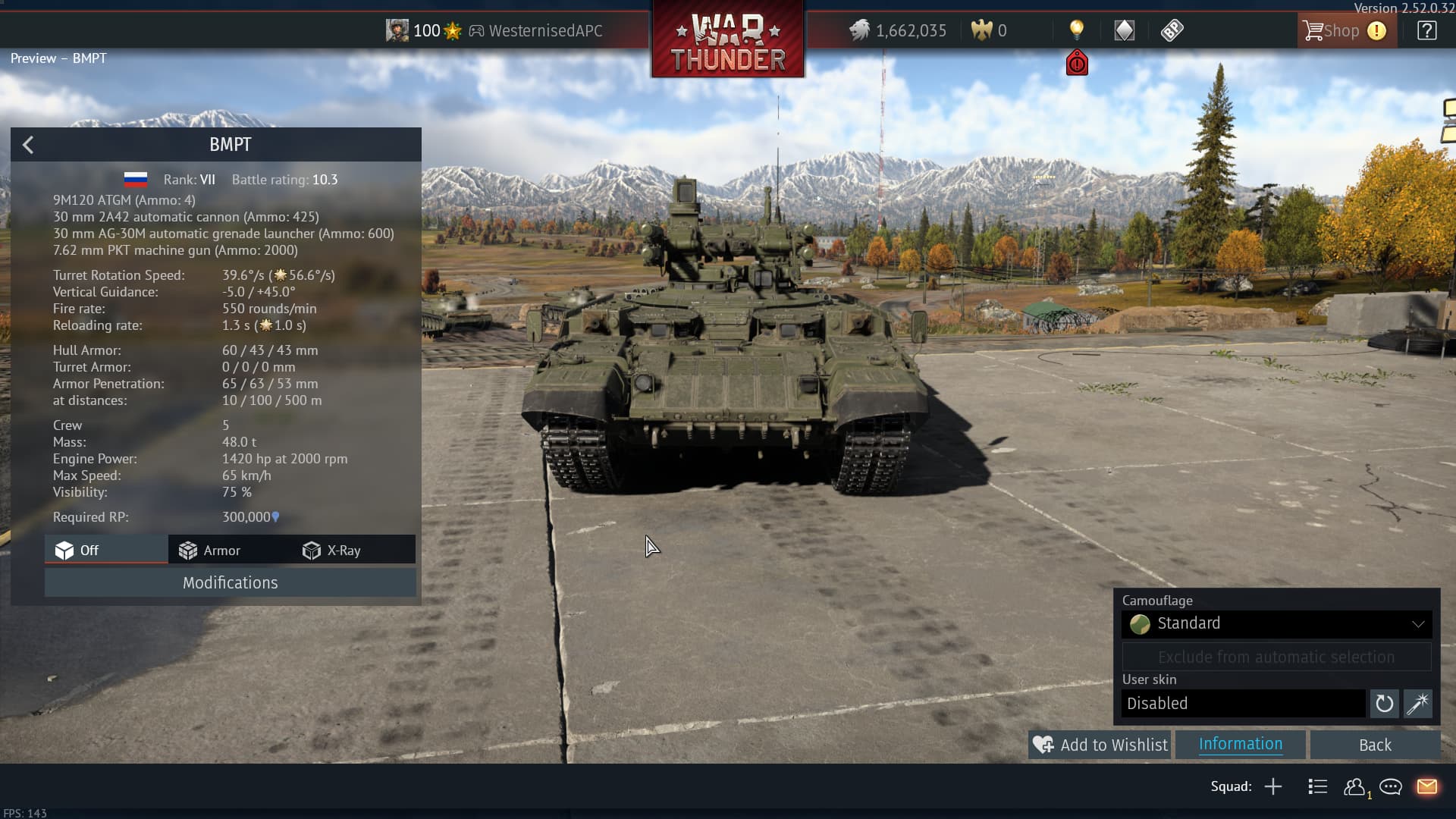Select the Off view mode
1456x819 pixels.
77,551
